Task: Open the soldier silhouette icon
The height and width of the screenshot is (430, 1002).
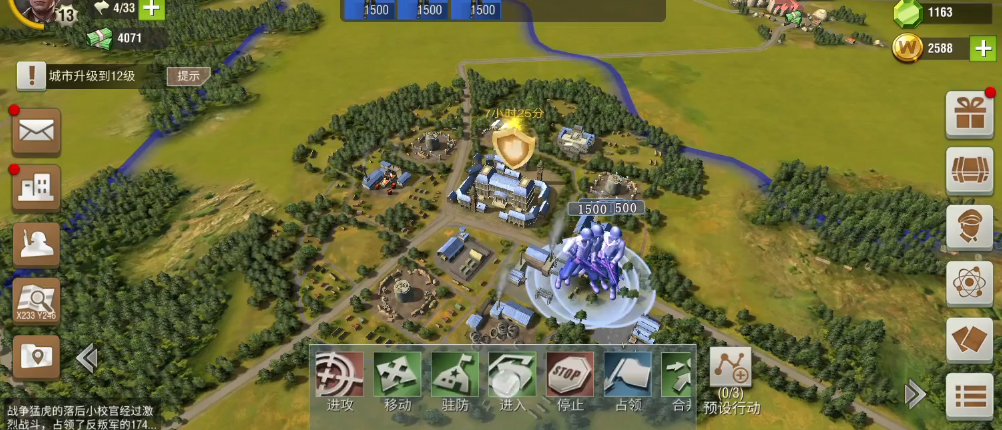Action: (36, 244)
